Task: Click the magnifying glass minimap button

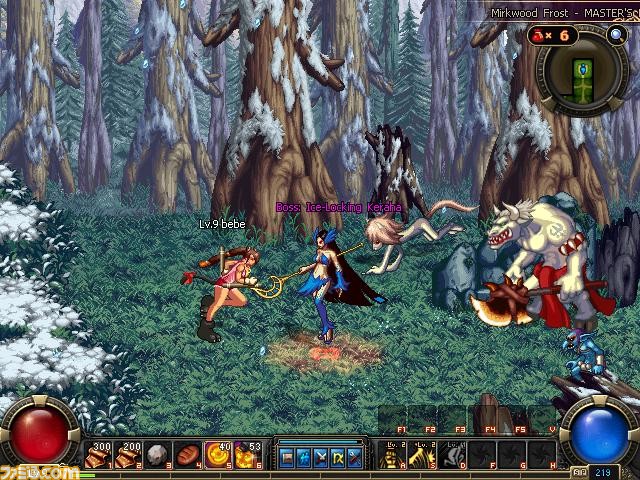Action: click(x=615, y=35)
